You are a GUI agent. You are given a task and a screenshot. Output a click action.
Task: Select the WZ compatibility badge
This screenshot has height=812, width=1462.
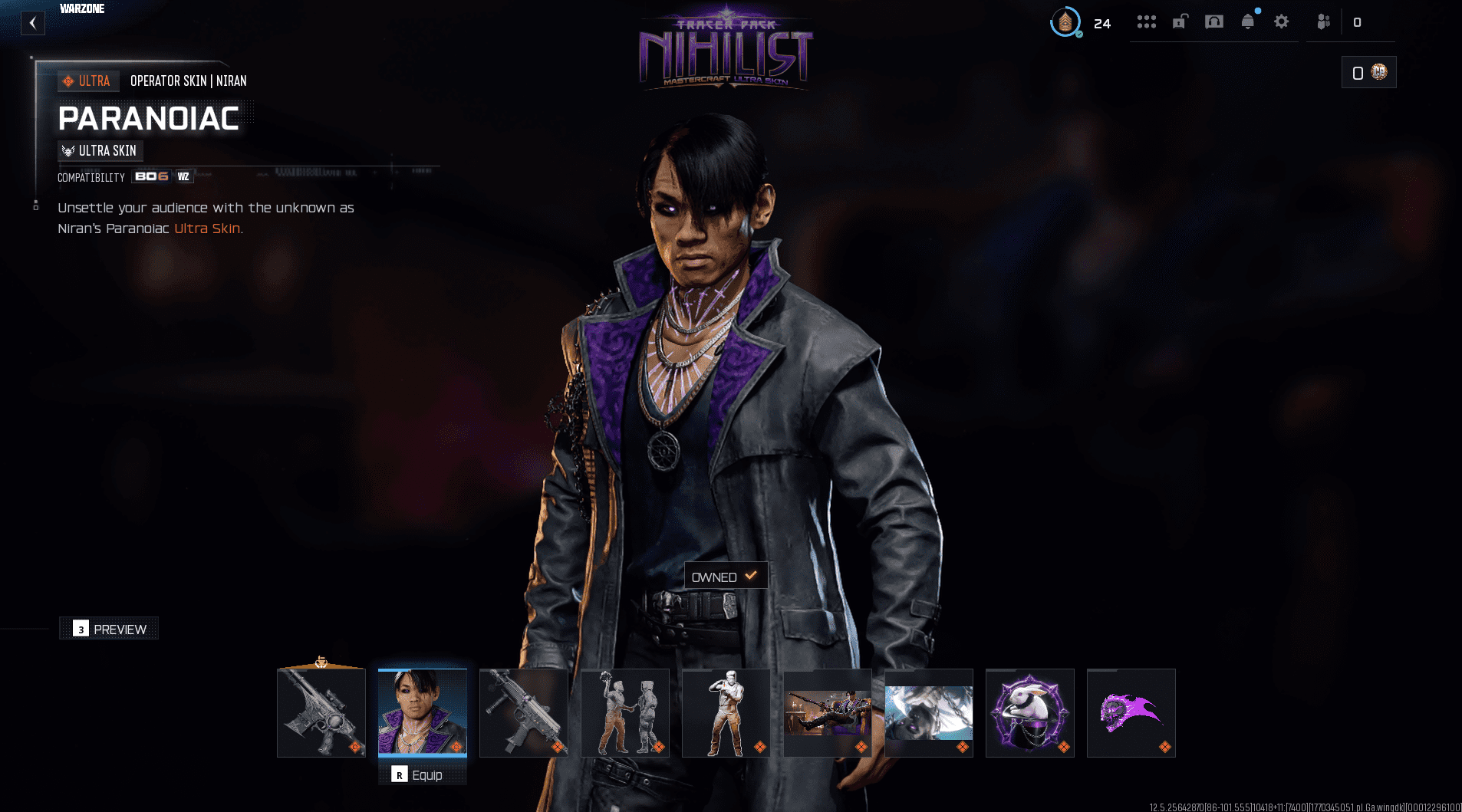(x=184, y=176)
